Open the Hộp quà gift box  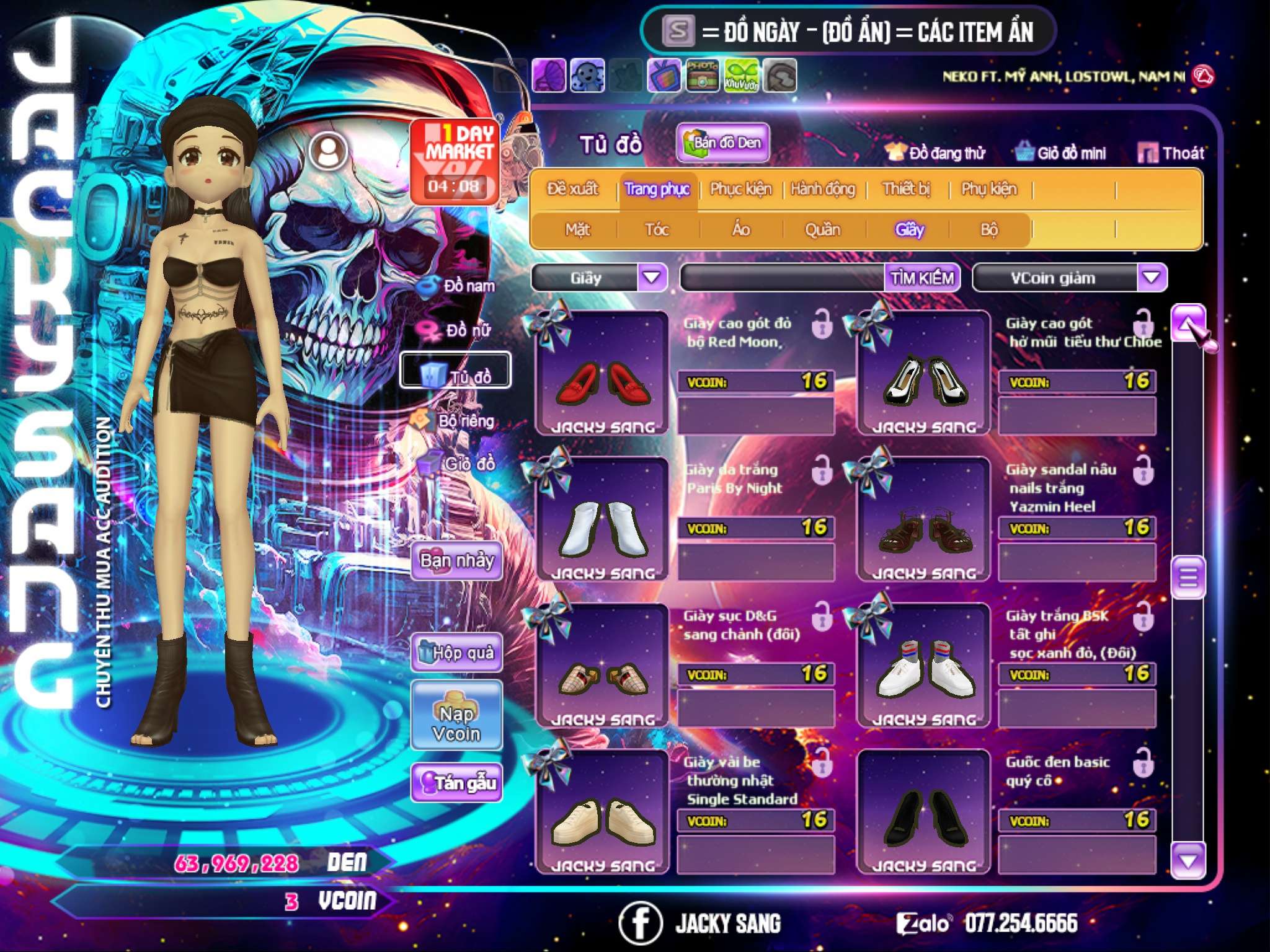[x=456, y=653]
